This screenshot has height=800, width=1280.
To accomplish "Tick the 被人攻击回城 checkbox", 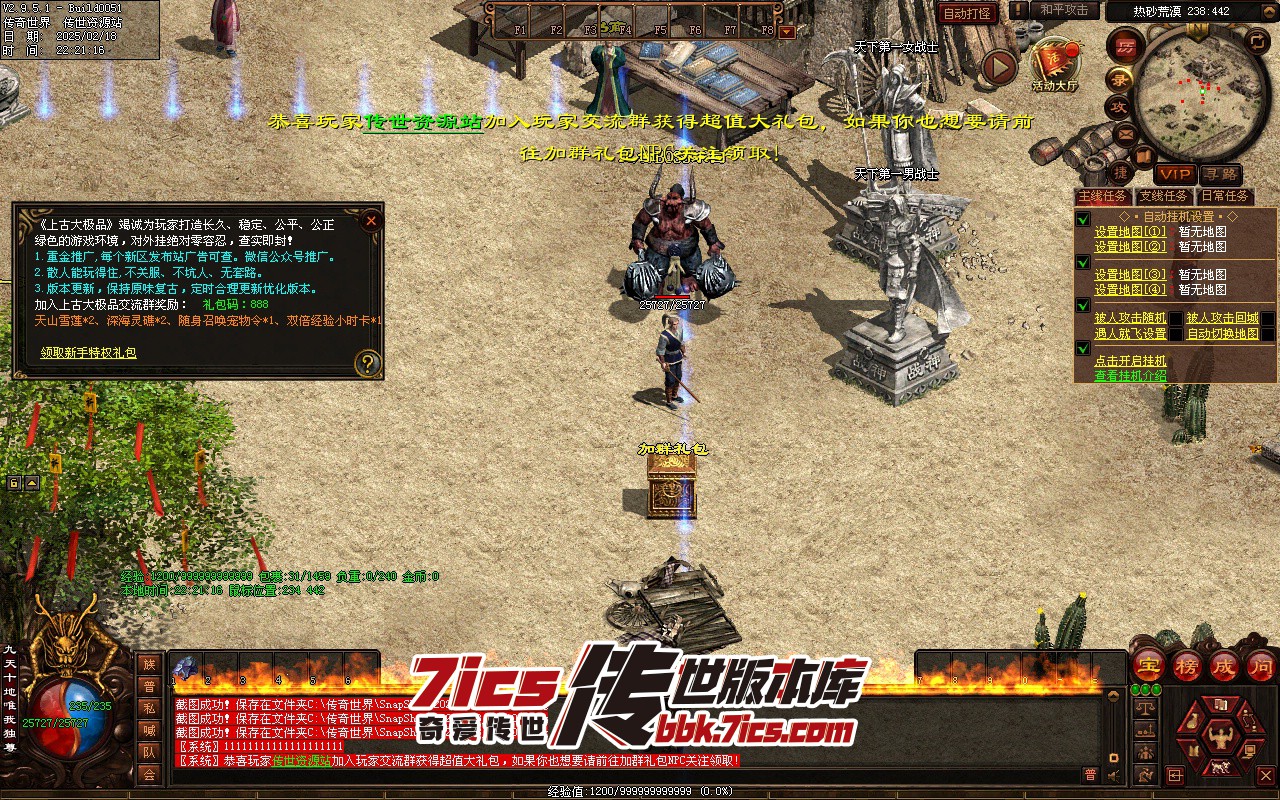I will point(1268,319).
